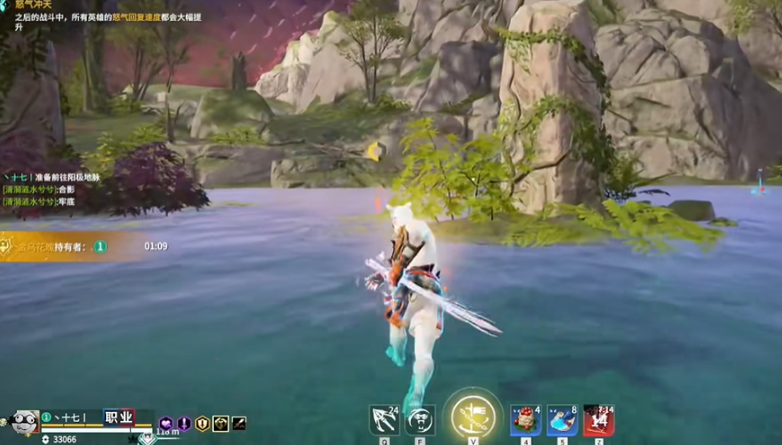Click the red item slot on cooldown
Image resolution: width=782 pixels, height=445 pixels.
(x=598, y=420)
